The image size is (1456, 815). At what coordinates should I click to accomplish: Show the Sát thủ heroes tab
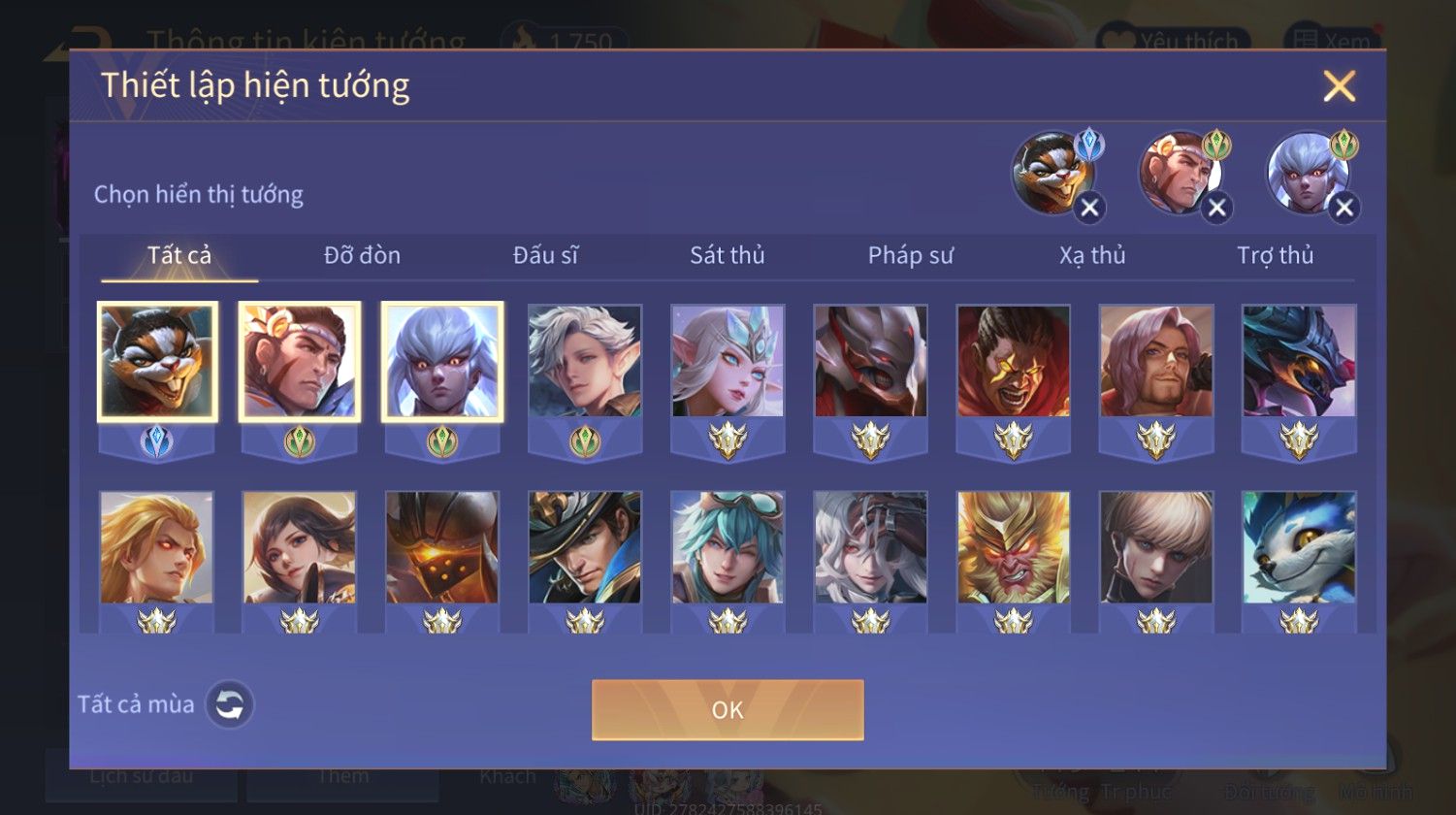click(728, 255)
